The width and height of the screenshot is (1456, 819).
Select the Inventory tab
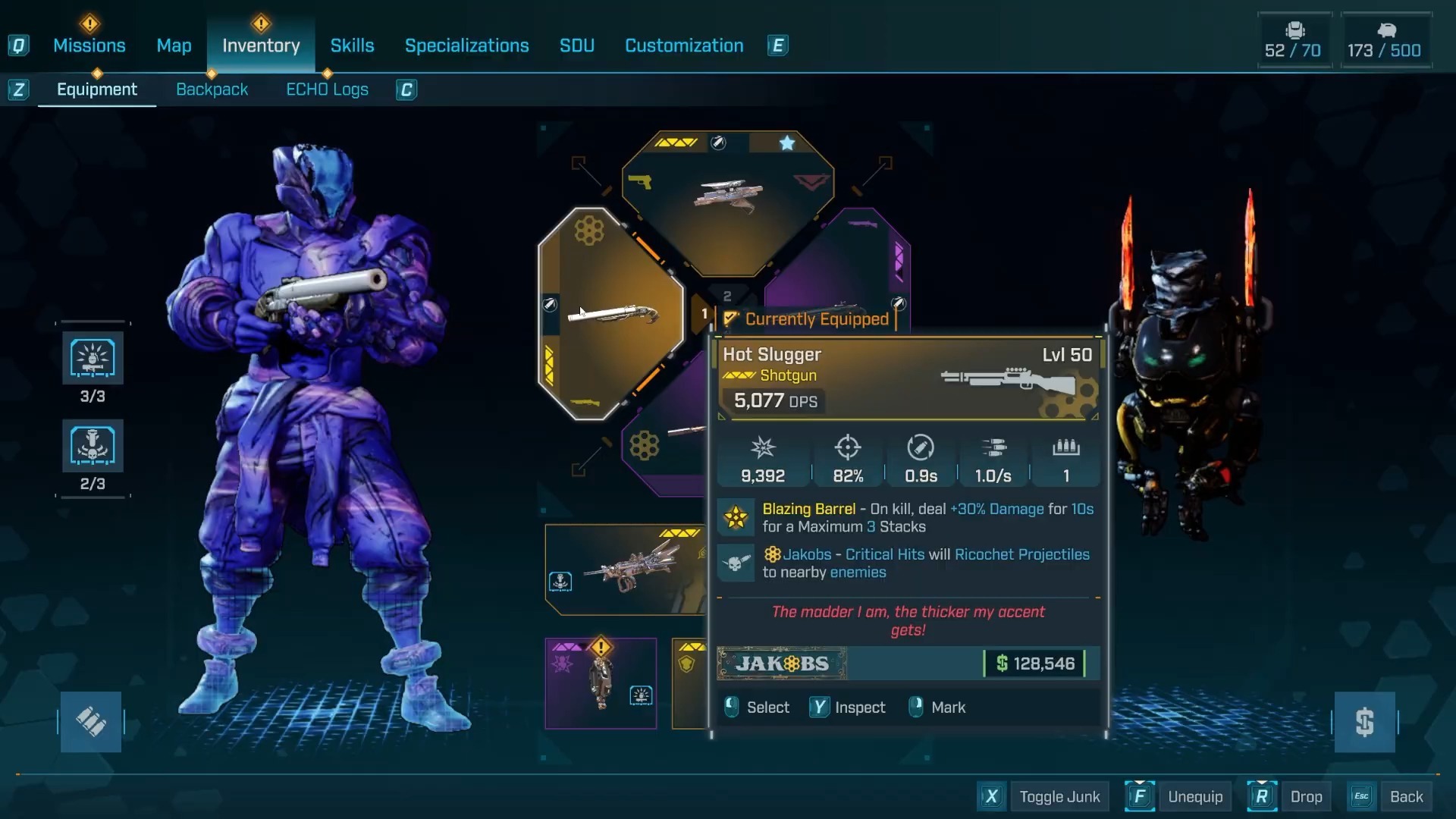point(261,45)
